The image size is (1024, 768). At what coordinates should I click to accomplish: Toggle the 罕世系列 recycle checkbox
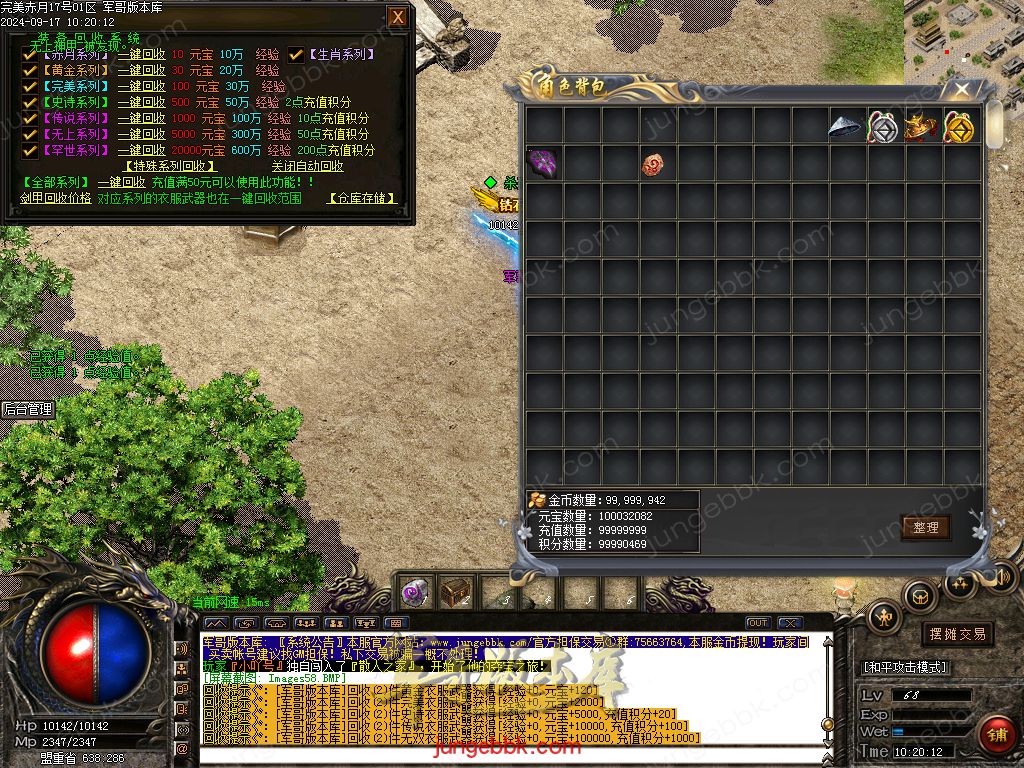pyautogui.click(x=30, y=151)
